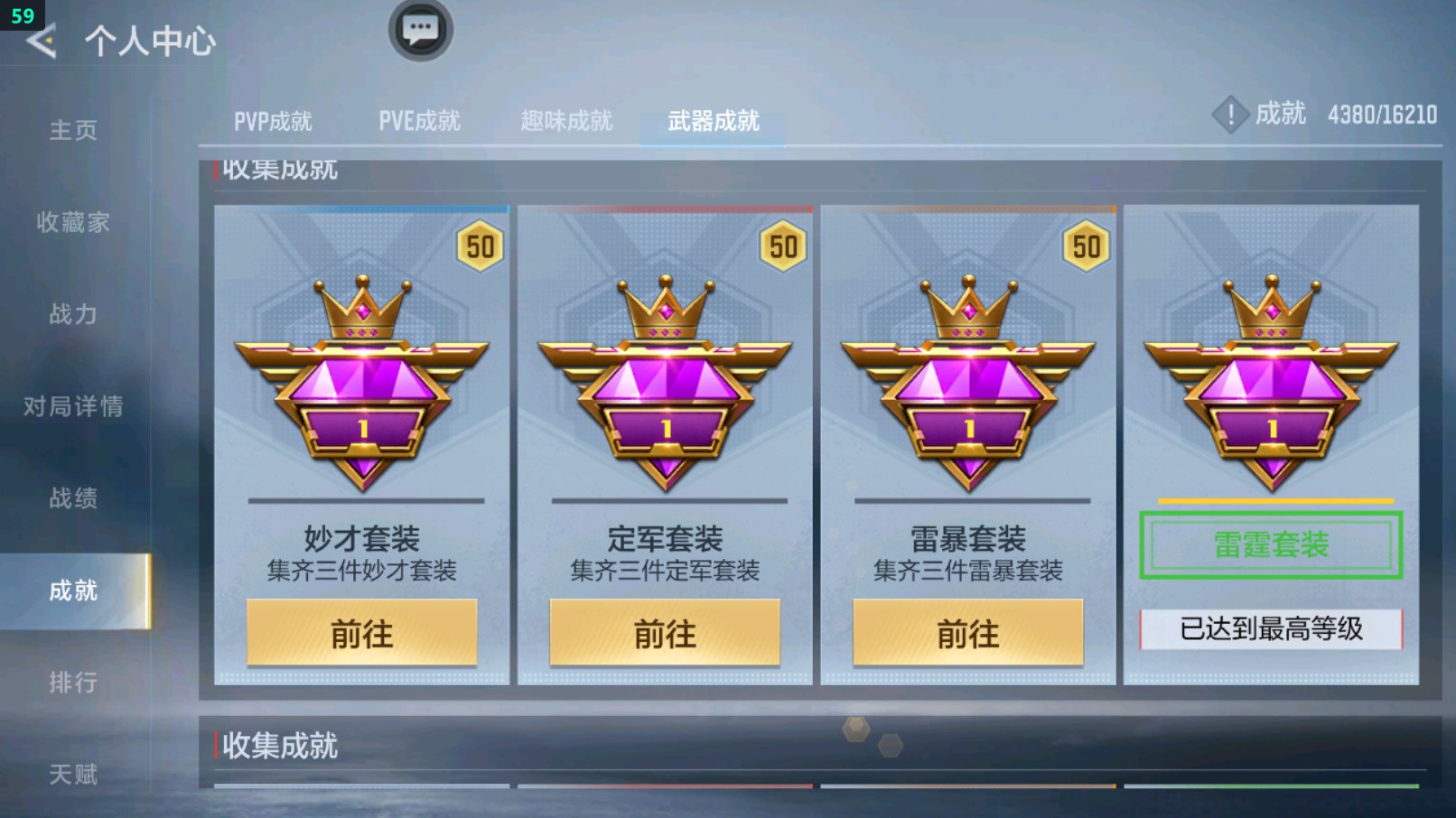Click 前往 under 妙才套装
Screen dimensions: 1456x818
click(361, 633)
